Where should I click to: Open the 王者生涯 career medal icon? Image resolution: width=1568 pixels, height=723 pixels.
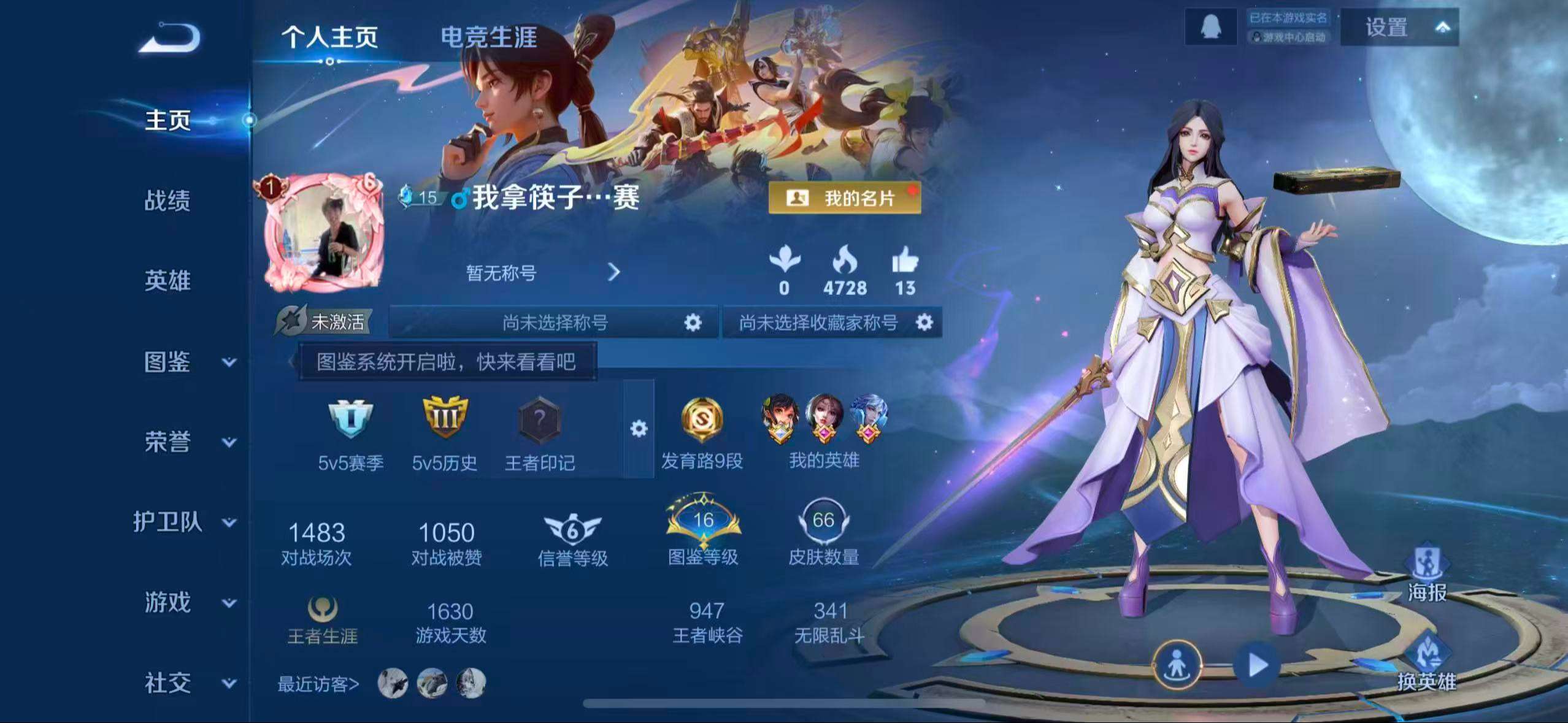[321, 608]
